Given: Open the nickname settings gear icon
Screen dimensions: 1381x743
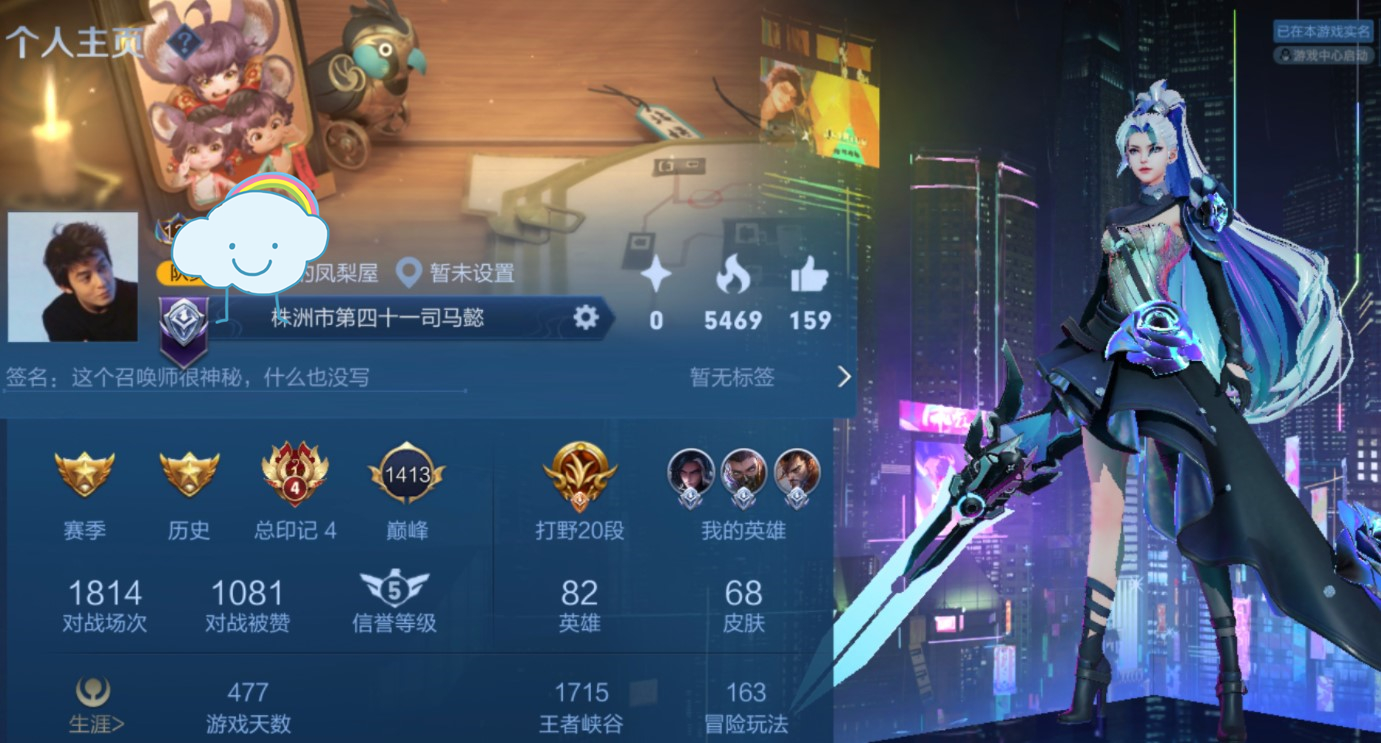Looking at the screenshot, I should point(586,317).
